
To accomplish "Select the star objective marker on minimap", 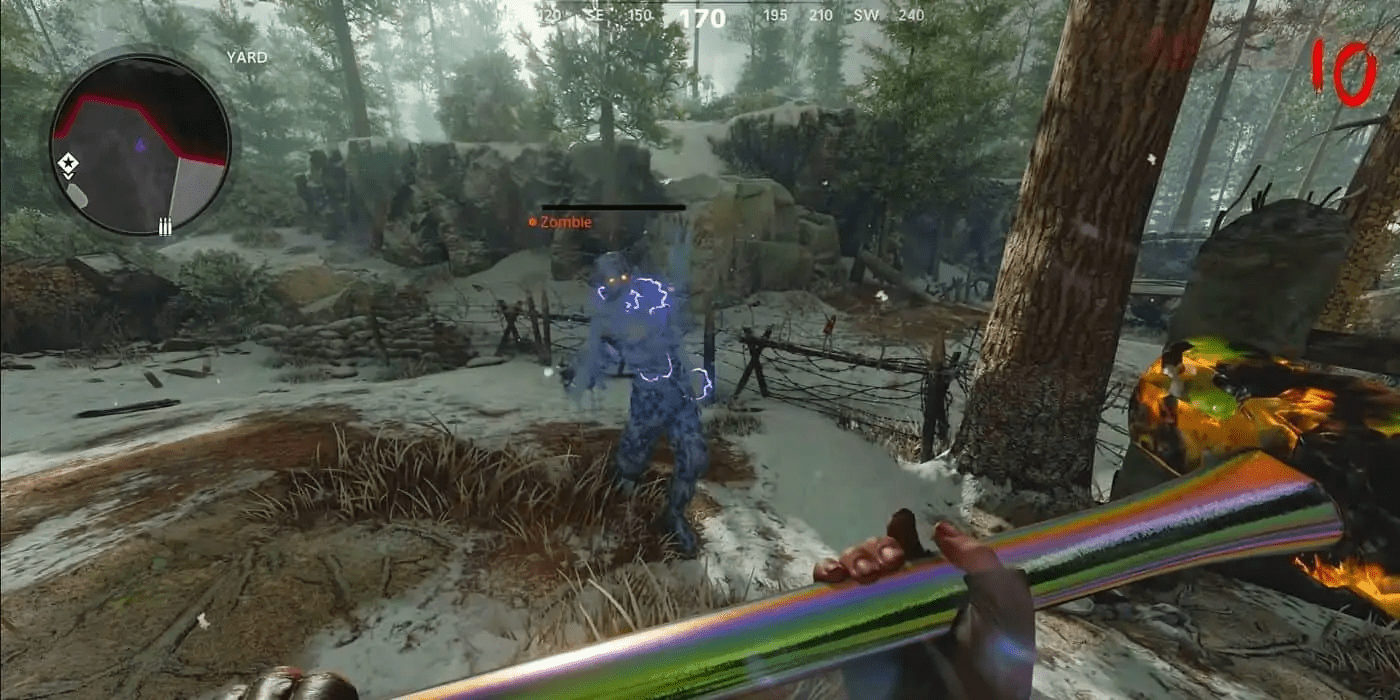I will pyautogui.click(x=68, y=162).
